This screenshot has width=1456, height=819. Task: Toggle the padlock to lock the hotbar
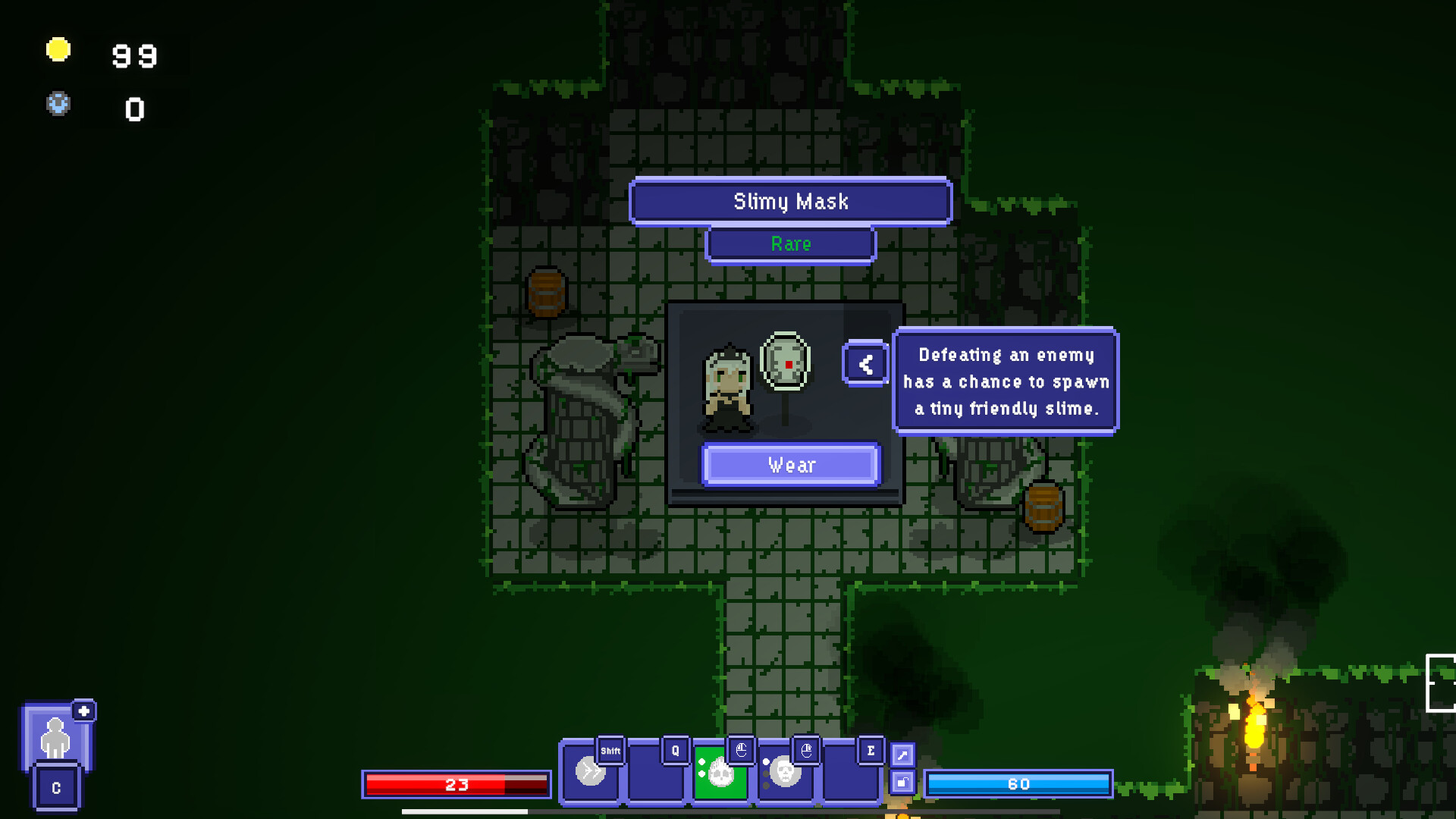(x=903, y=781)
